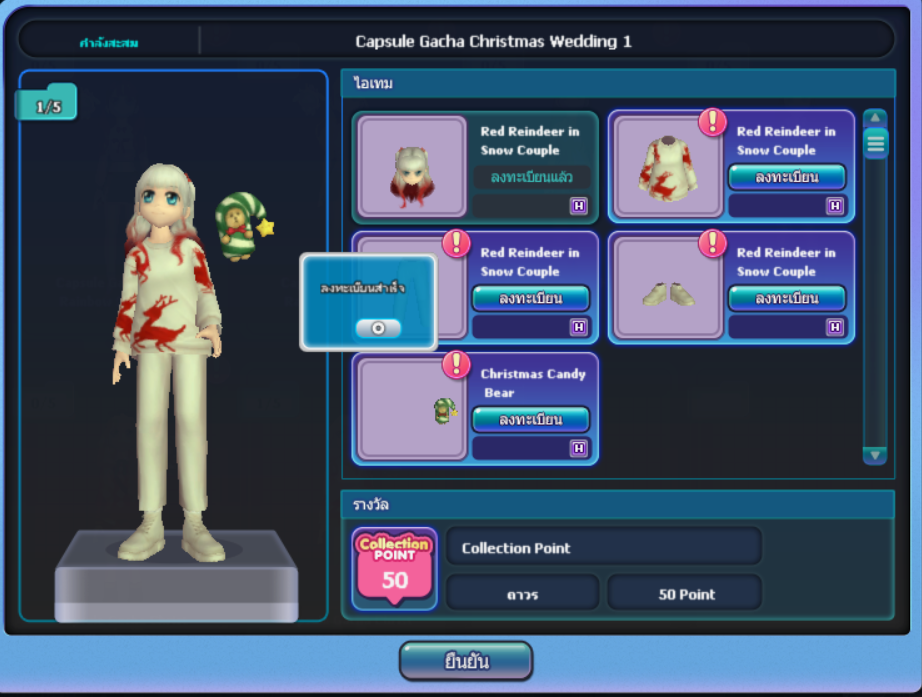Register the reindeer sweater item

(x=787, y=177)
